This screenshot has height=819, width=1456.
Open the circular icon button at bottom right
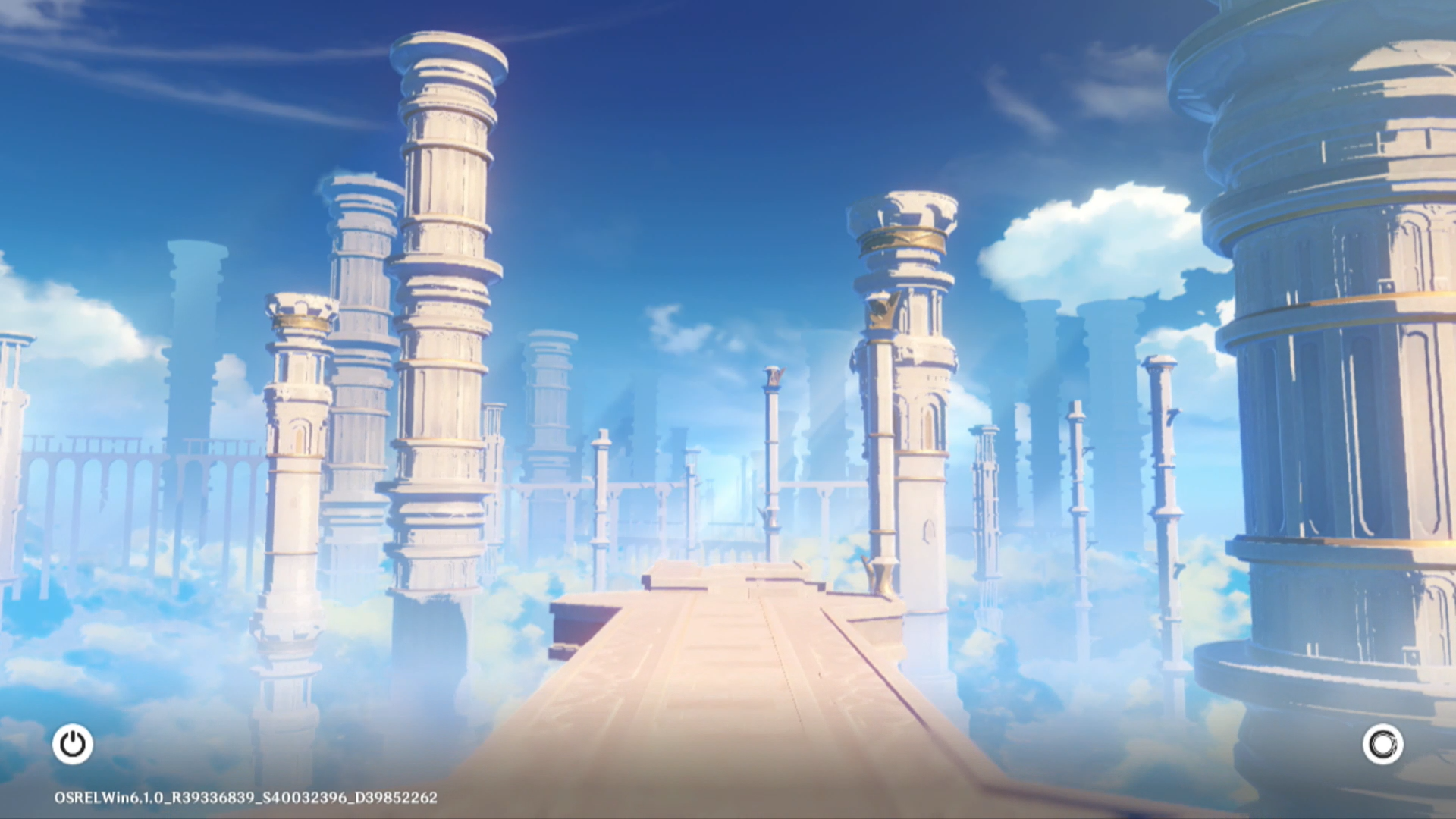click(x=1382, y=744)
